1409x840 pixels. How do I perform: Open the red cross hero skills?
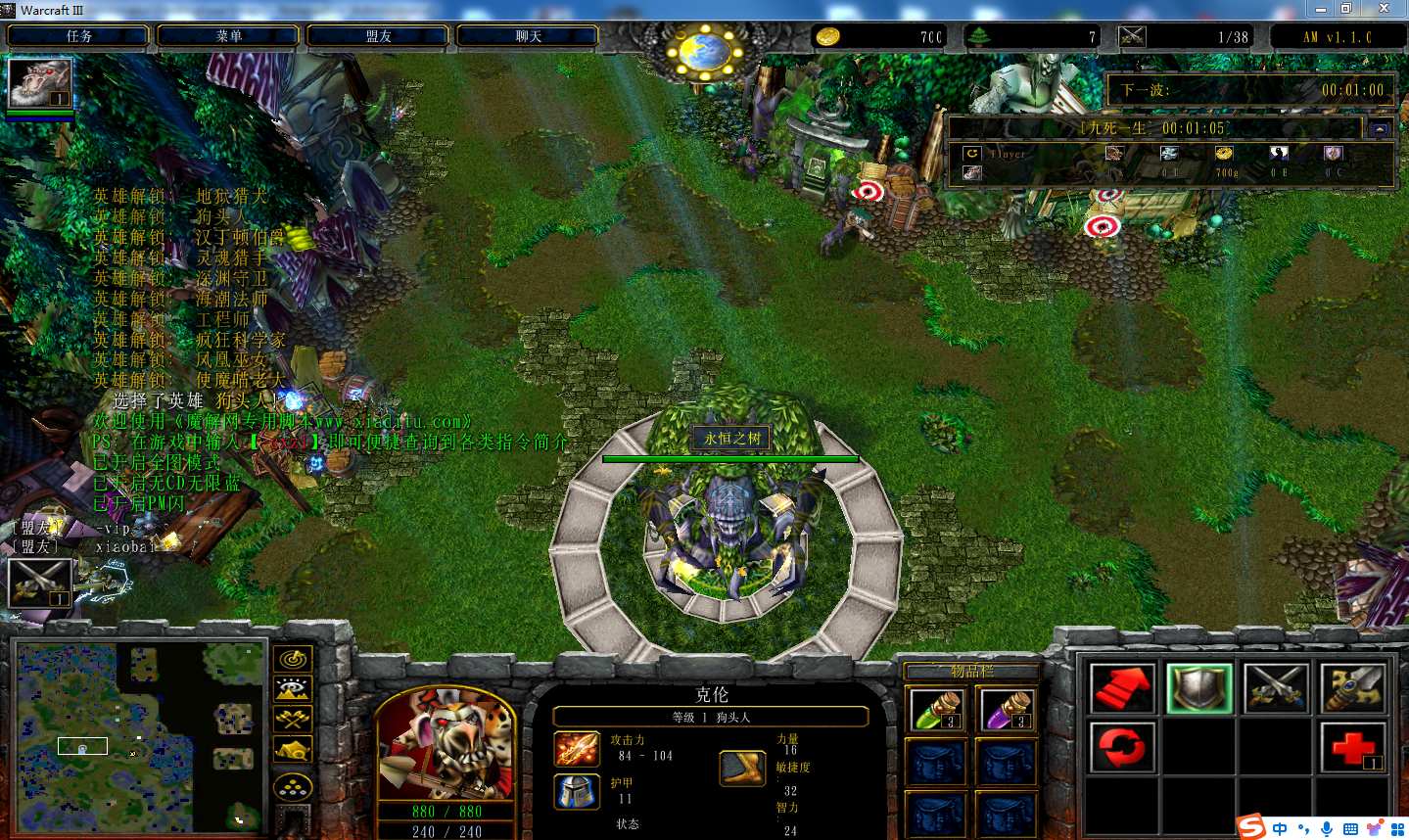coord(1352,747)
